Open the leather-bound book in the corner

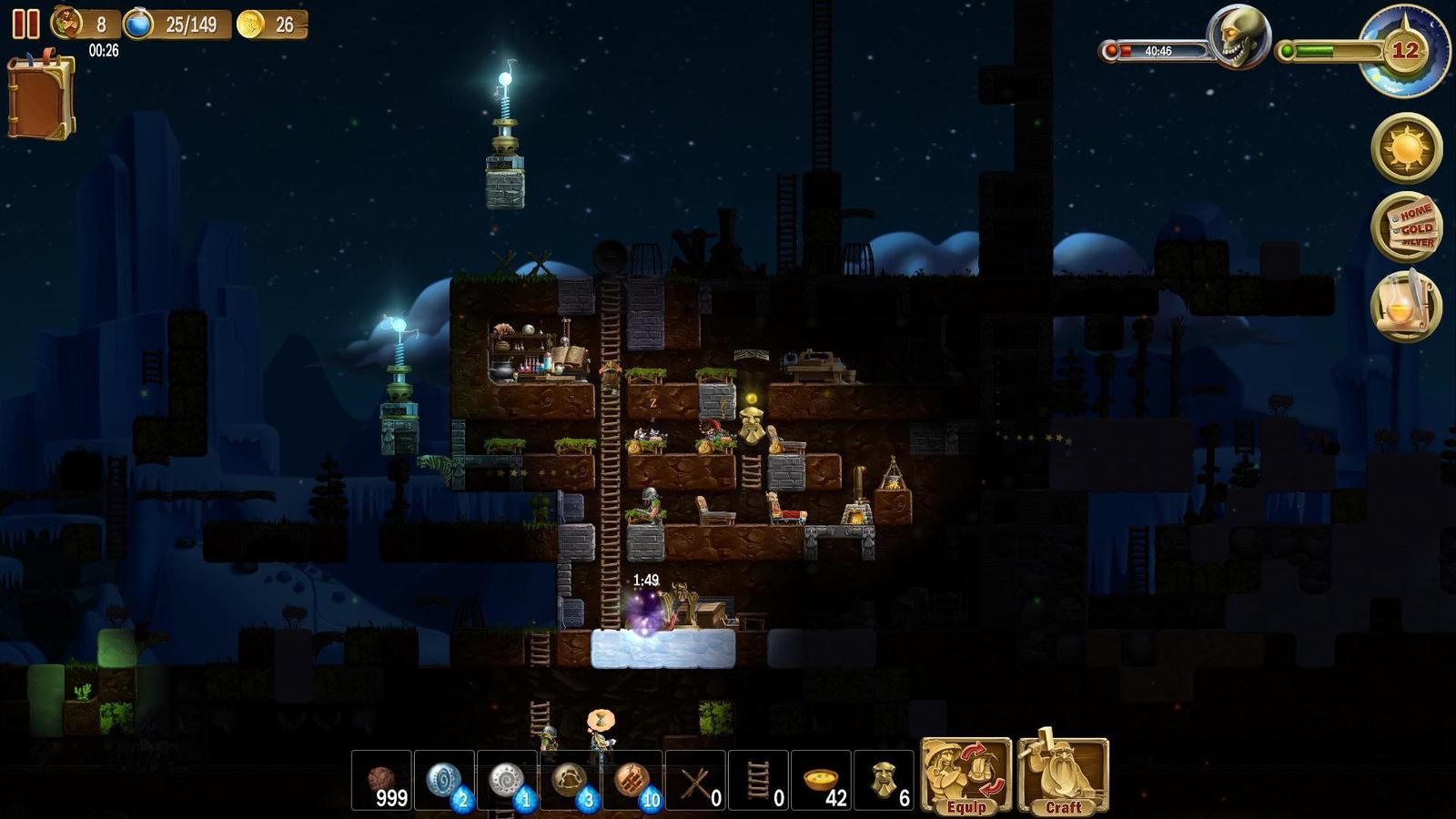click(41, 96)
